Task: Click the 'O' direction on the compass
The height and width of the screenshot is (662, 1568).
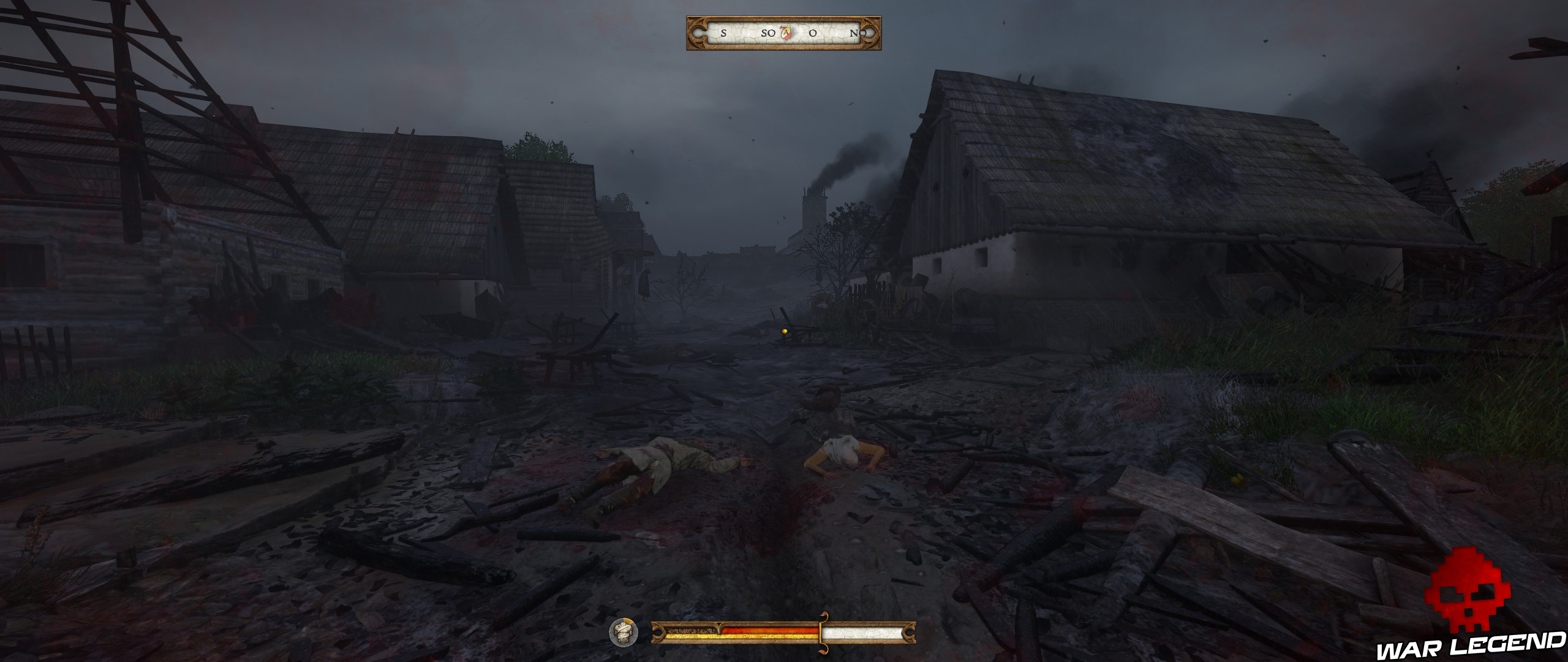Action: [x=812, y=34]
